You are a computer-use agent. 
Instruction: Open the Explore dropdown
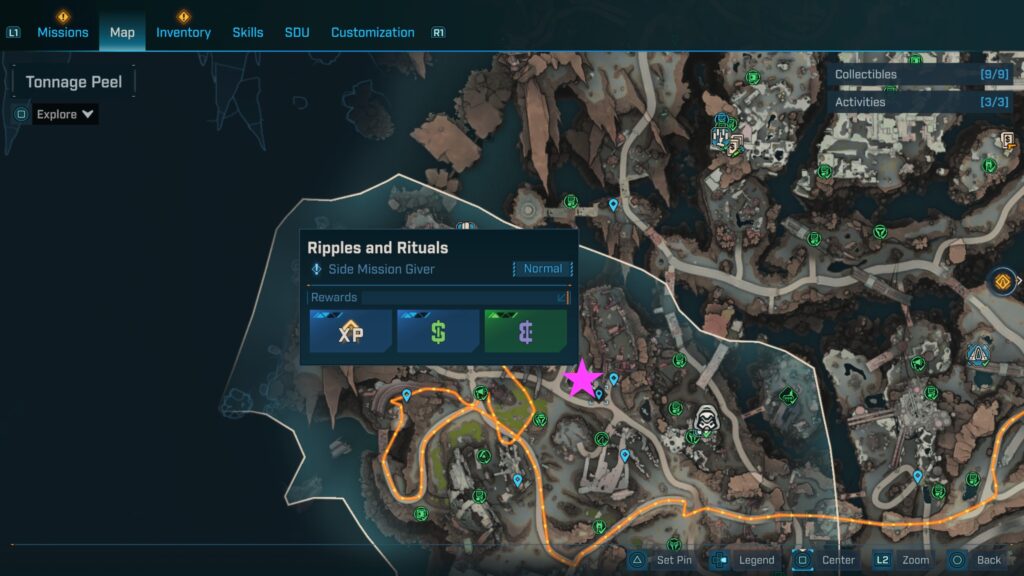click(x=65, y=114)
